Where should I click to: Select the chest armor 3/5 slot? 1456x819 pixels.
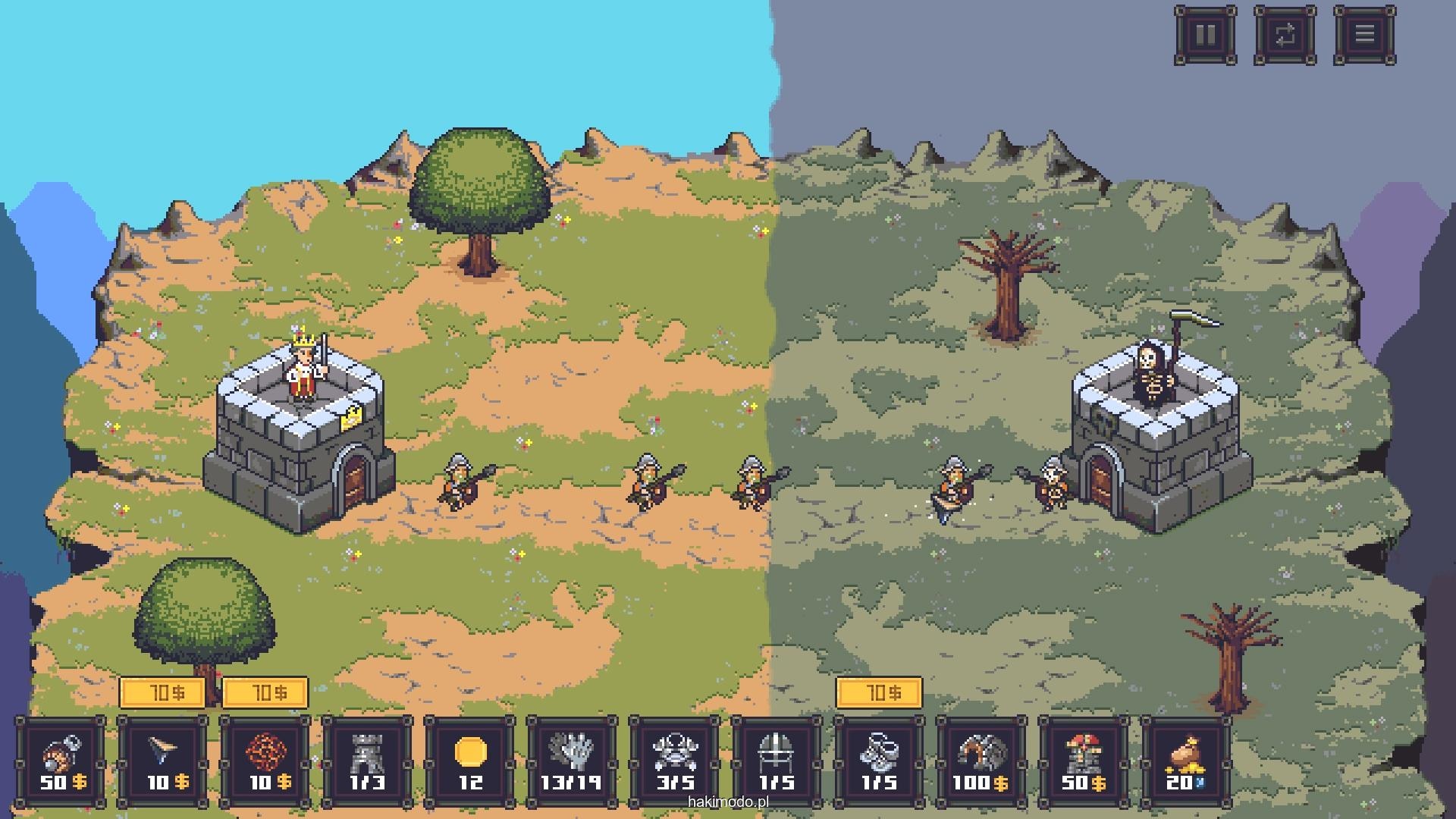[674, 762]
